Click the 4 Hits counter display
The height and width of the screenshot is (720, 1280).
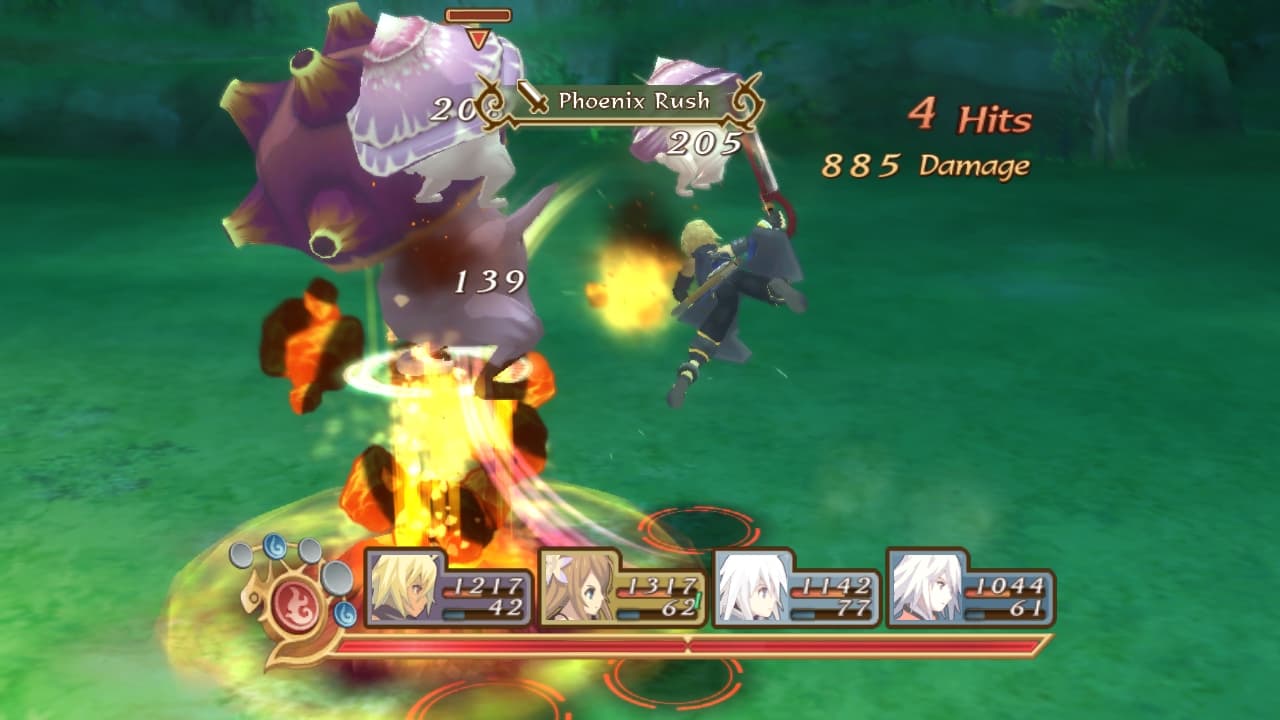(x=965, y=112)
